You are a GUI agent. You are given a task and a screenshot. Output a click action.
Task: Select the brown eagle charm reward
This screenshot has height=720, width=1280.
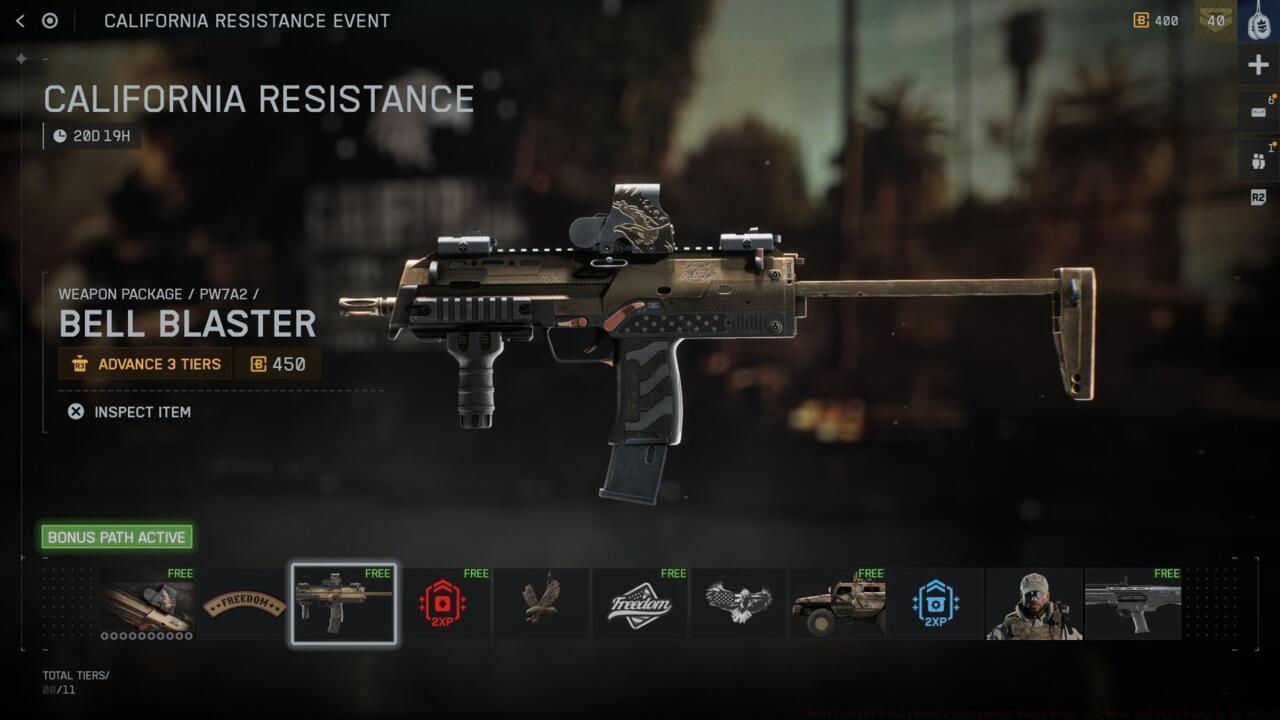[x=541, y=604]
